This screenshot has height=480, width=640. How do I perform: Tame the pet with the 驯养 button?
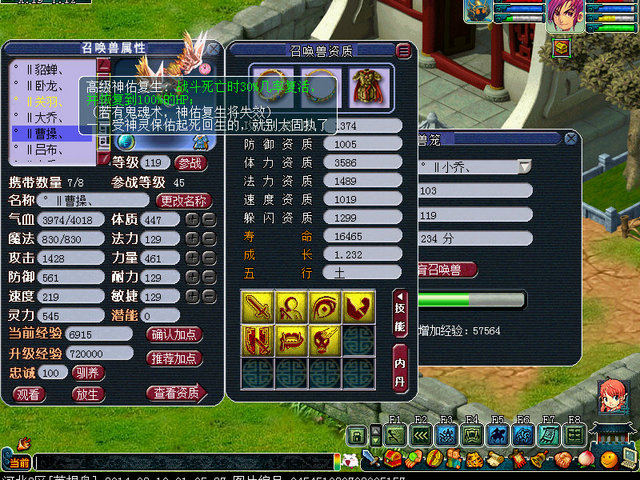coord(87,372)
